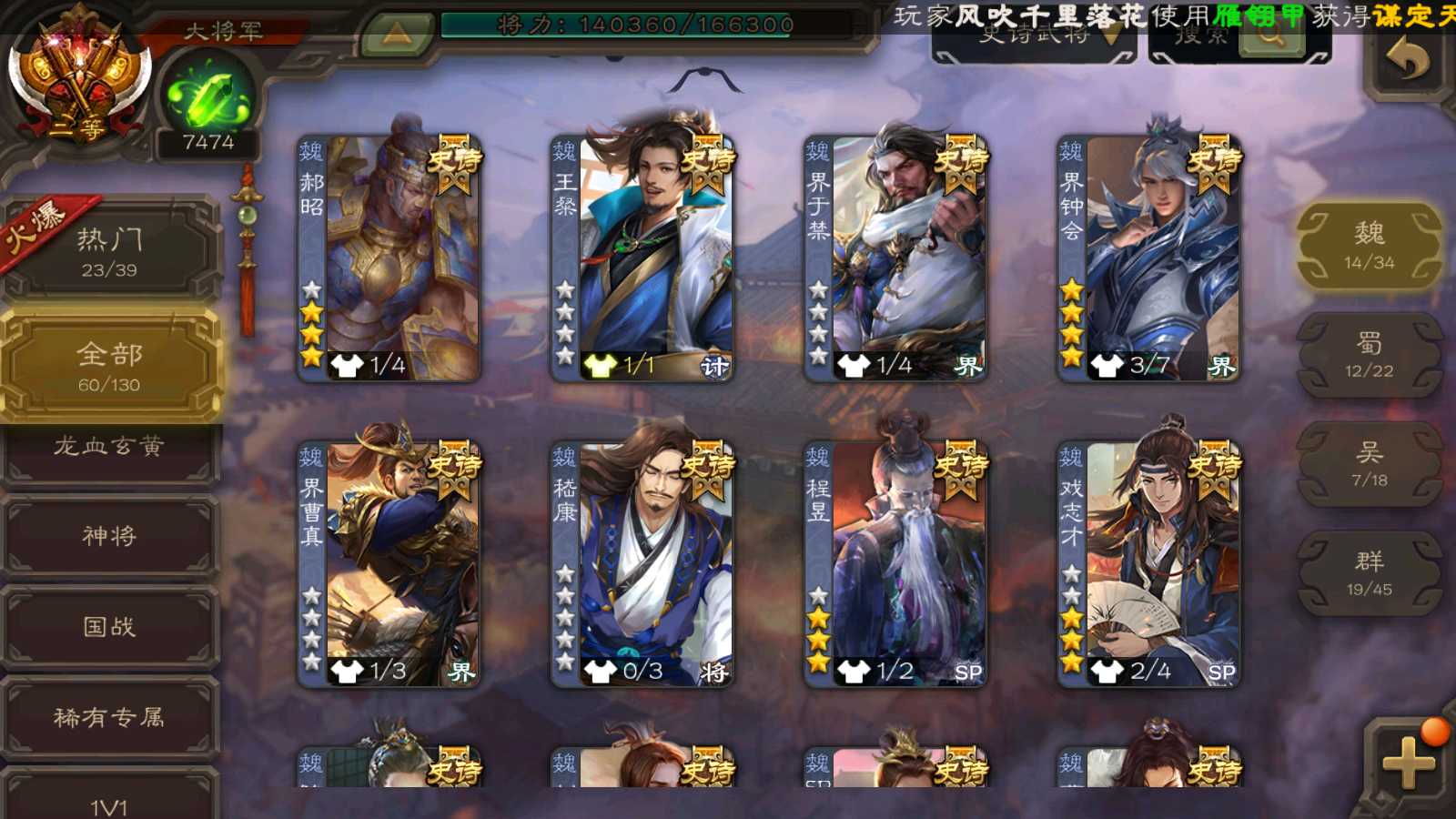The height and width of the screenshot is (819, 1456).
Task: Filter generals by 吴 faction
Action: pyautogui.click(x=1369, y=464)
